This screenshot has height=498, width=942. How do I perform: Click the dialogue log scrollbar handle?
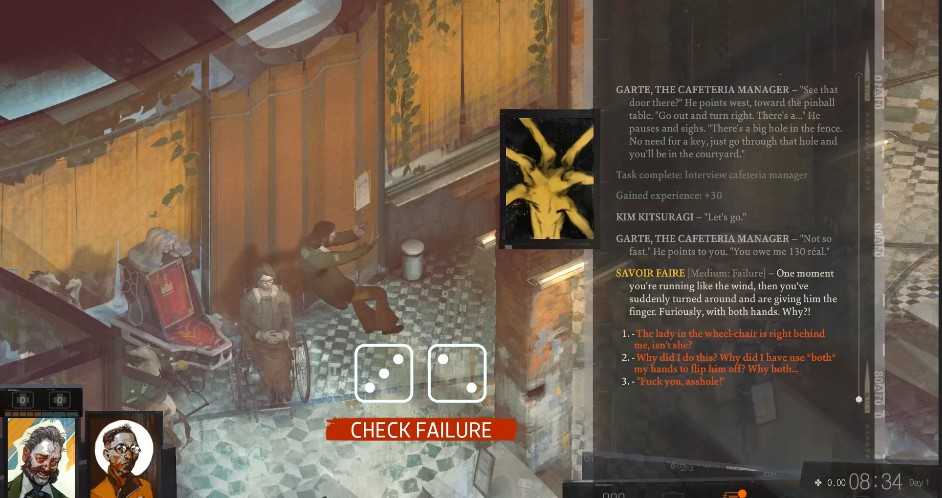click(x=858, y=399)
